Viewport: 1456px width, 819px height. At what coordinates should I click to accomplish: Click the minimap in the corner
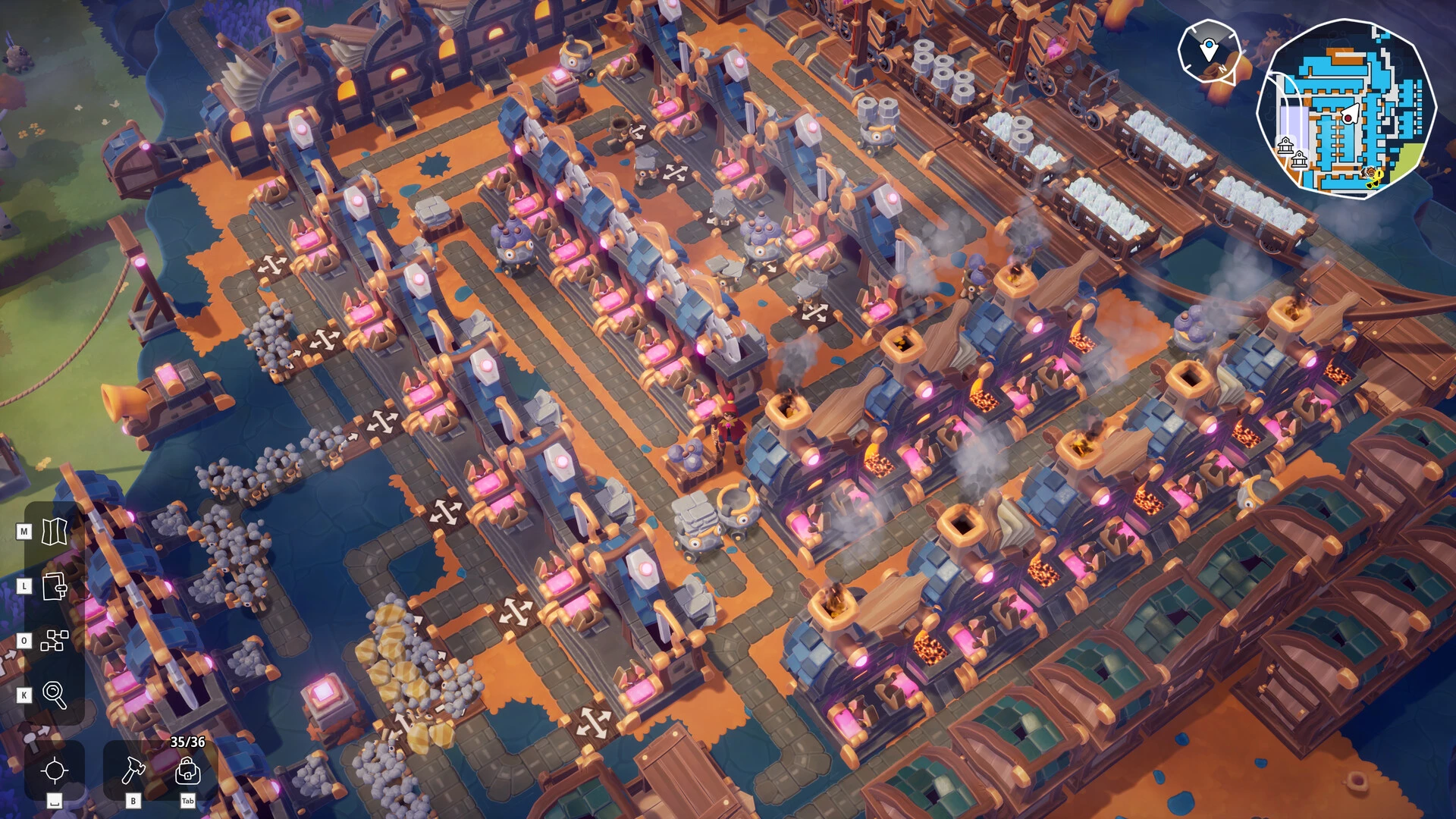point(1347,110)
